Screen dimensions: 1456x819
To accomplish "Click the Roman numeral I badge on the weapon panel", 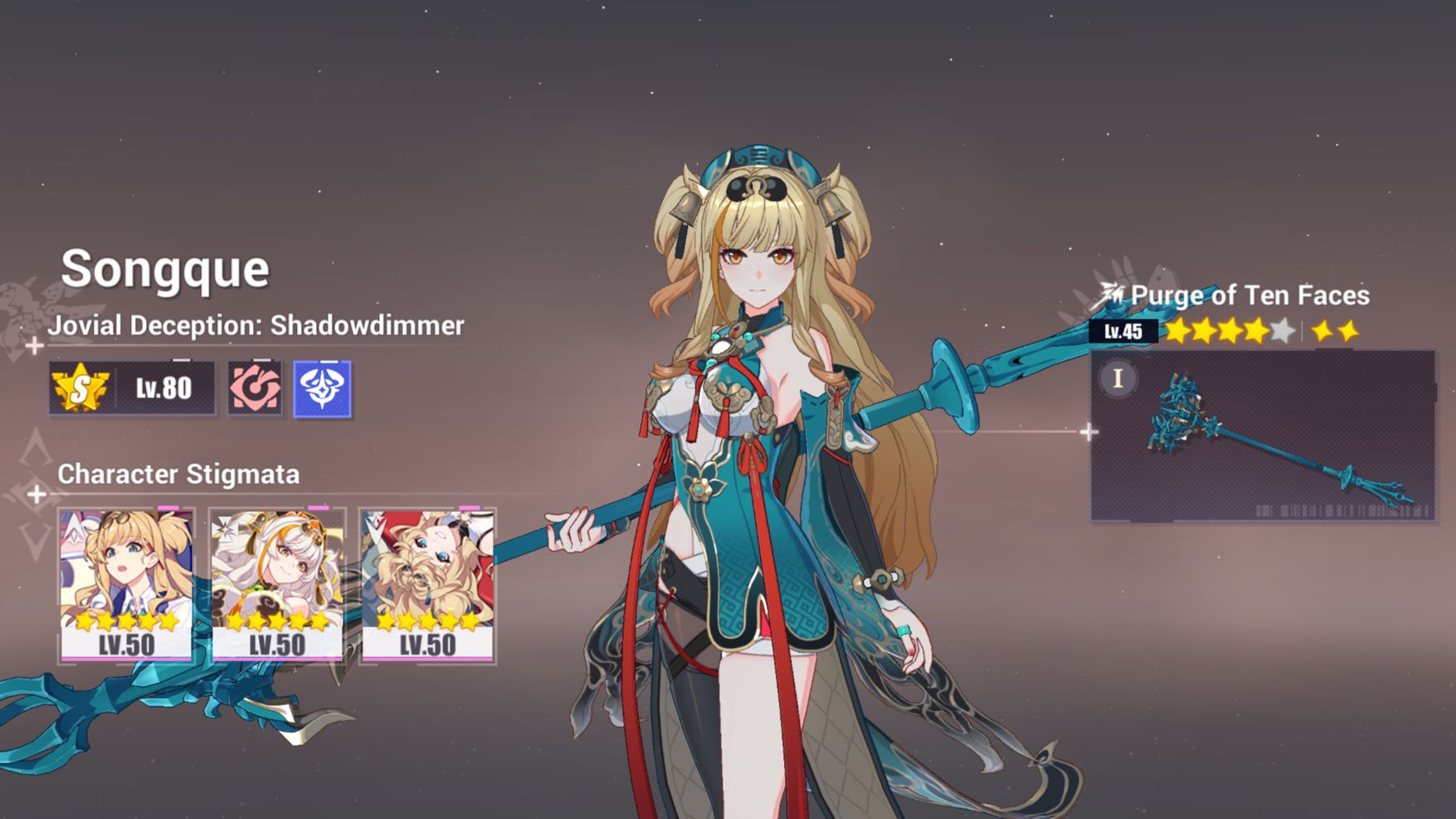I will (1119, 378).
